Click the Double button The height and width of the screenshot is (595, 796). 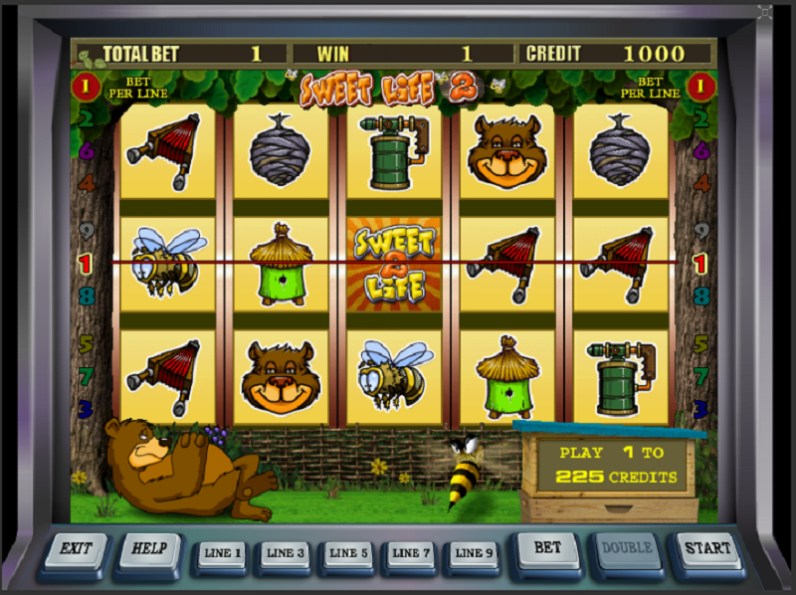pos(627,549)
